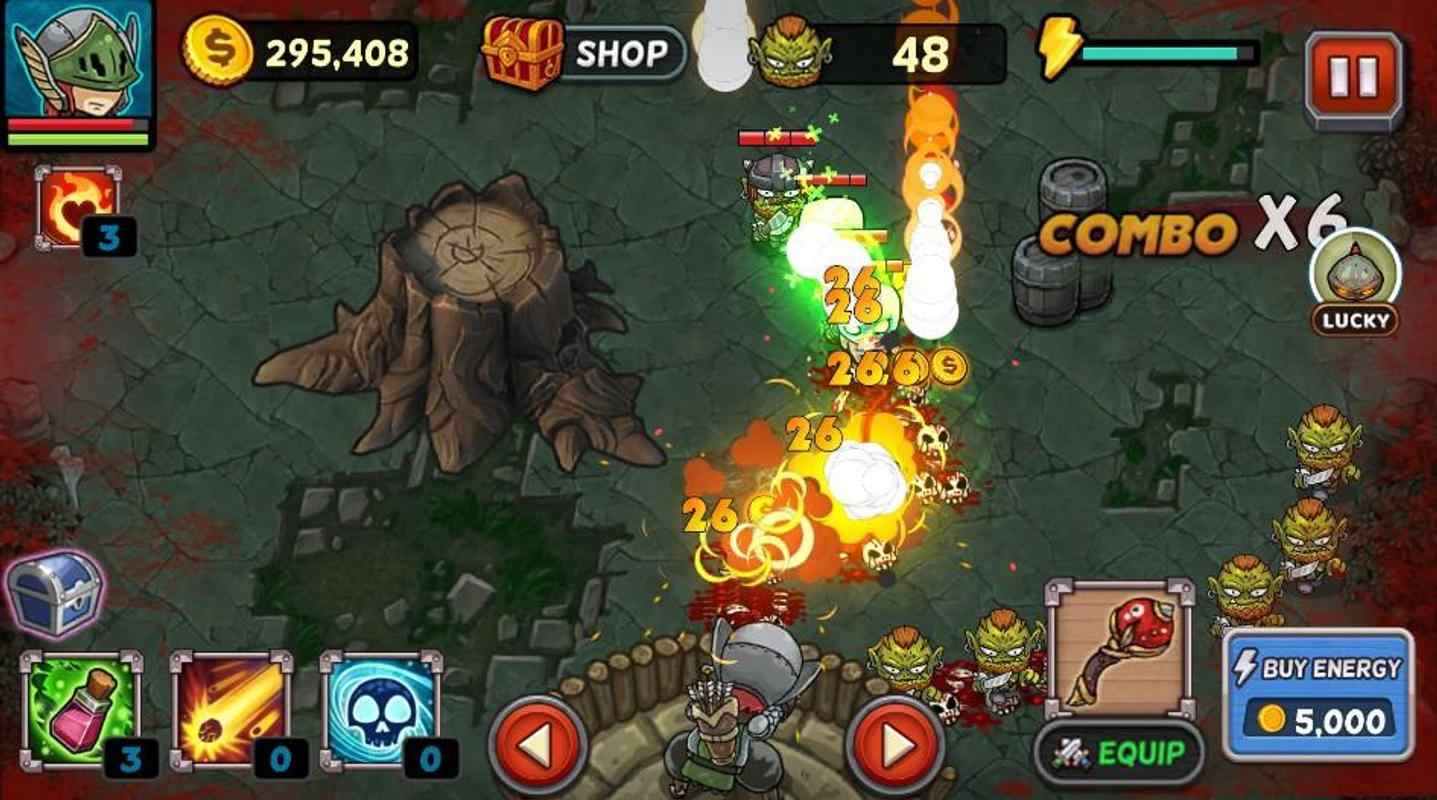
Task: Tap the Equip weapon button
Action: (1118, 752)
